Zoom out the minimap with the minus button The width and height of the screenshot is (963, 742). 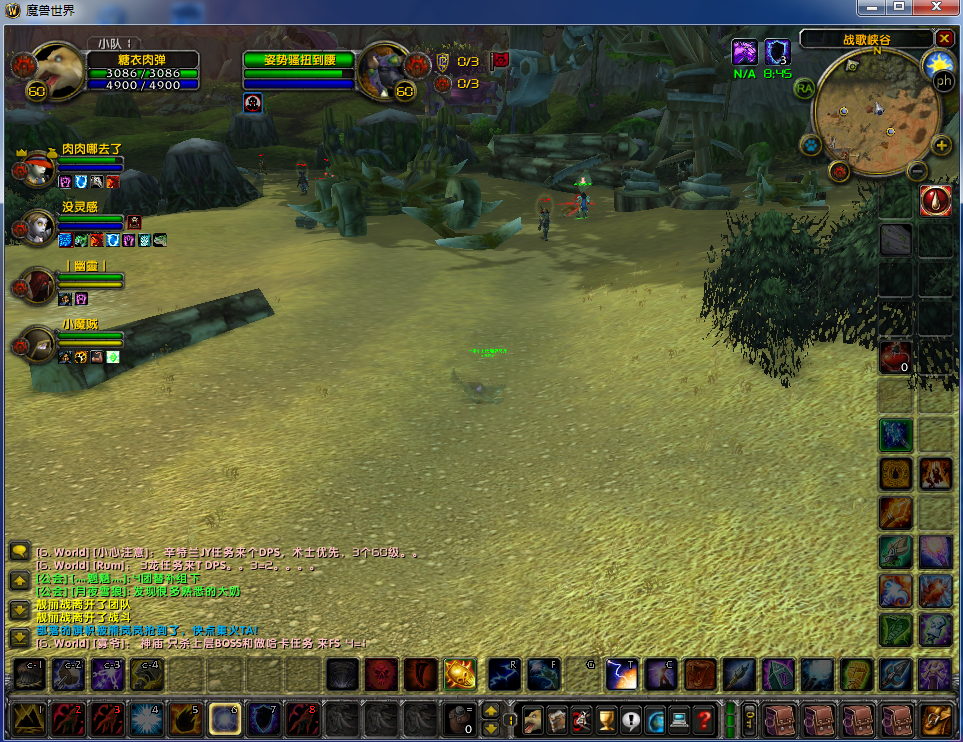[x=916, y=171]
